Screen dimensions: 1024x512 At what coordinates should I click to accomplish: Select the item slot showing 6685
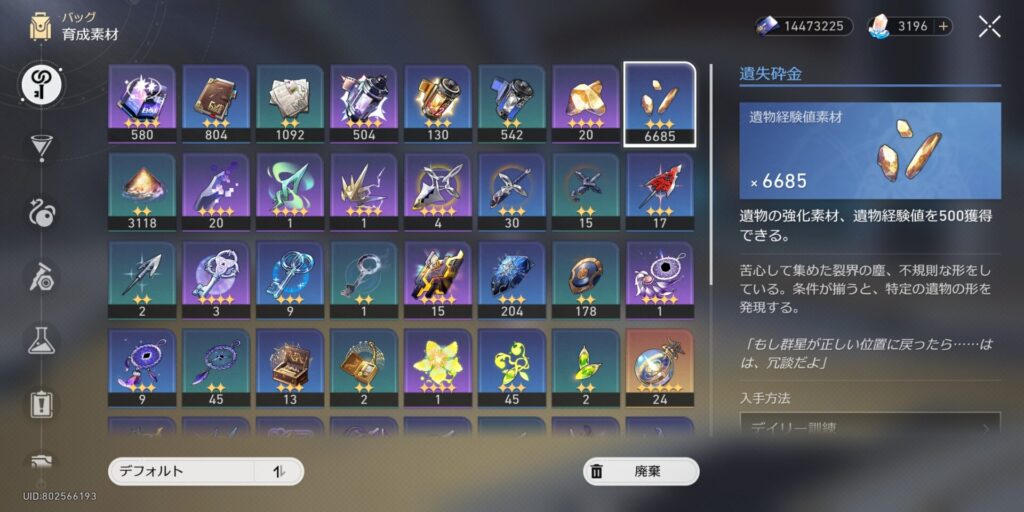tap(659, 104)
